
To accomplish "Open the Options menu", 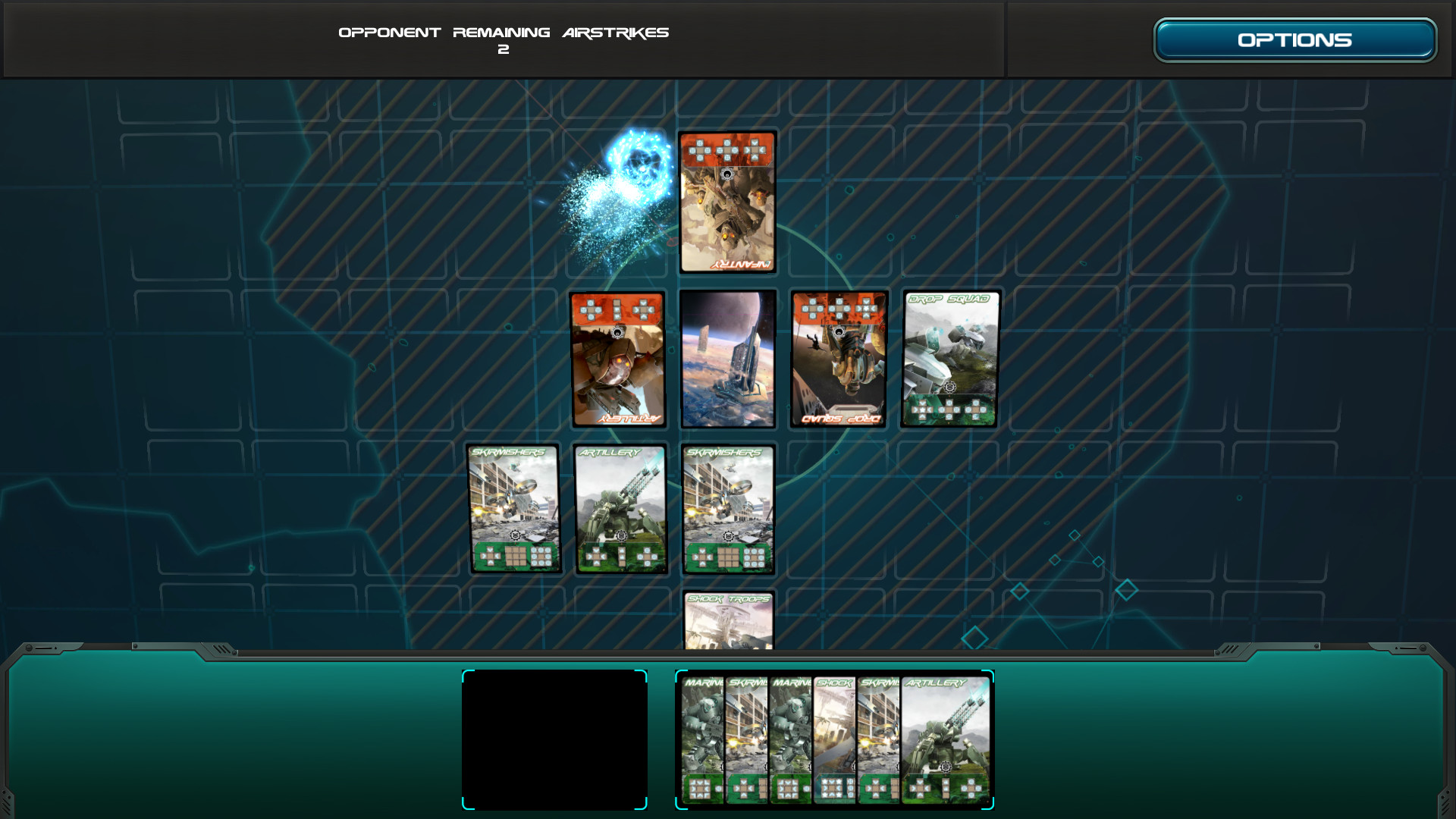I will click(x=1294, y=39).
